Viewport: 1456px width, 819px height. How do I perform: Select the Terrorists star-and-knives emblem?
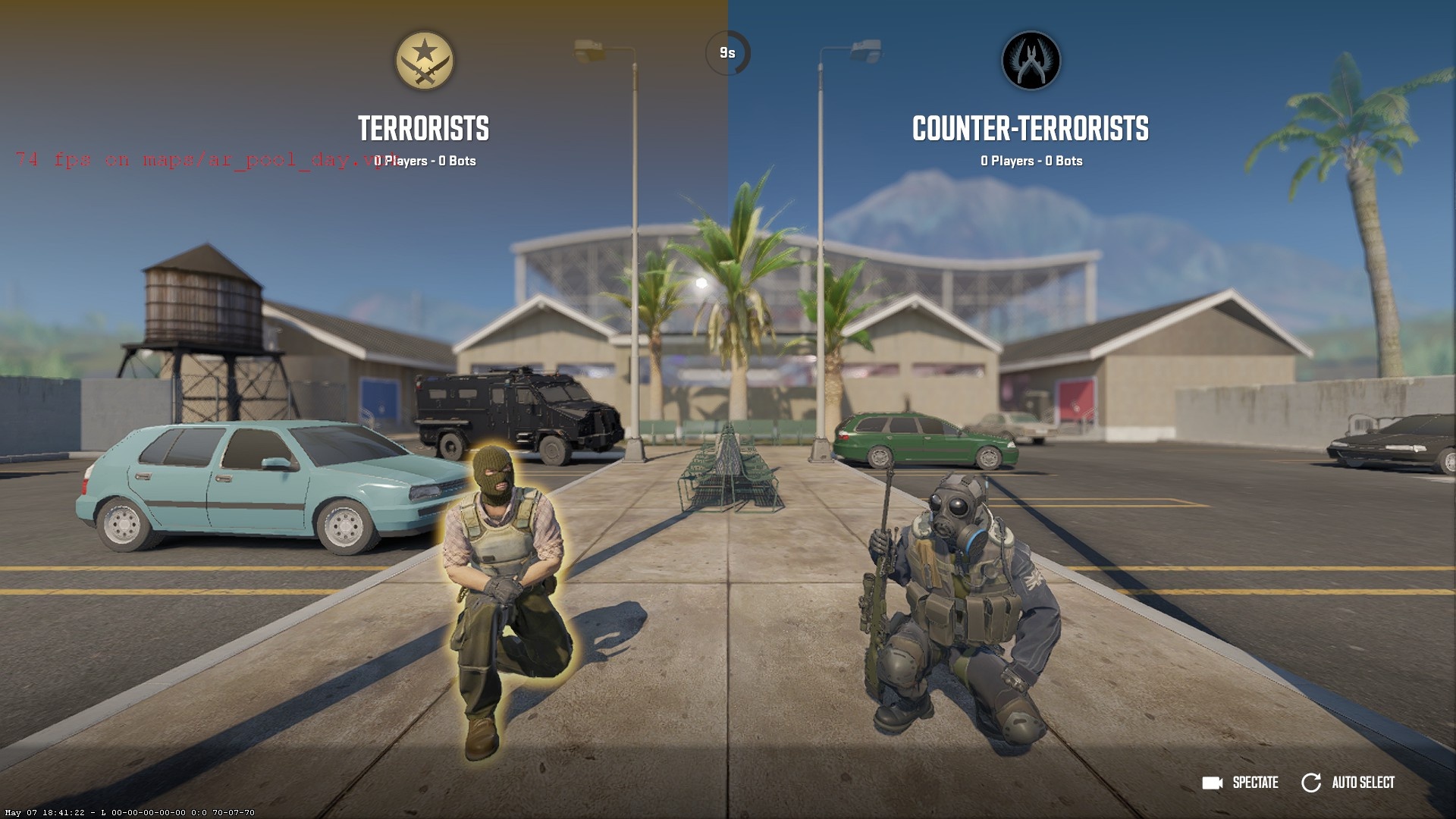point(425,61)
